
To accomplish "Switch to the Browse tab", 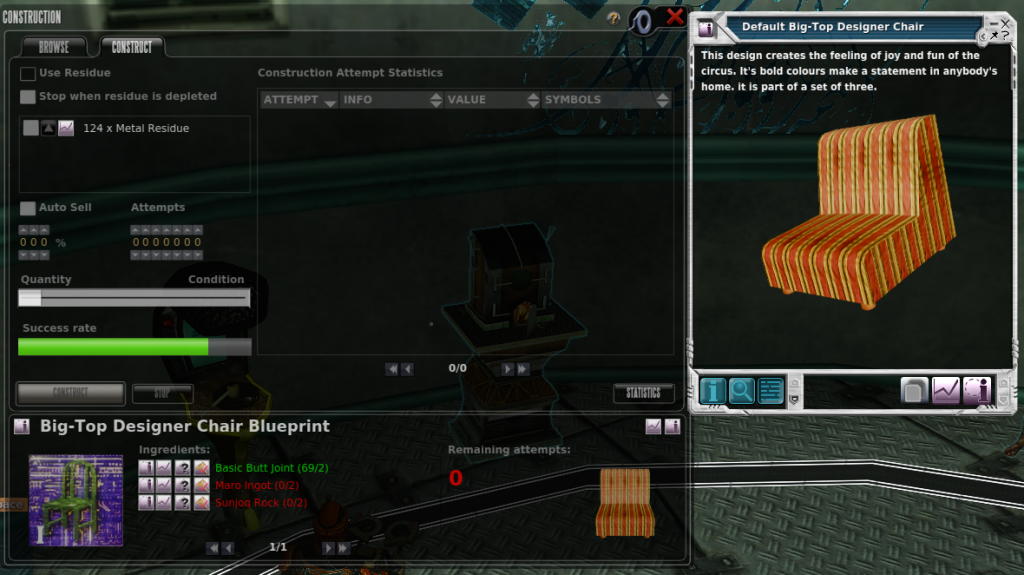I will pyautogui.click(x=54, y=47).
